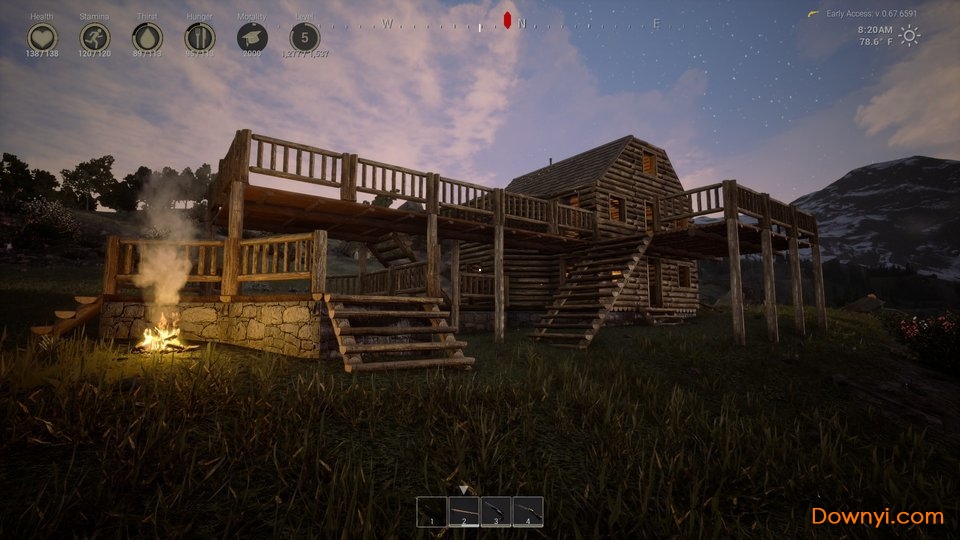Click the running man Stamina icon
Viewport: 960px width, 540px height.
[95, 37]
